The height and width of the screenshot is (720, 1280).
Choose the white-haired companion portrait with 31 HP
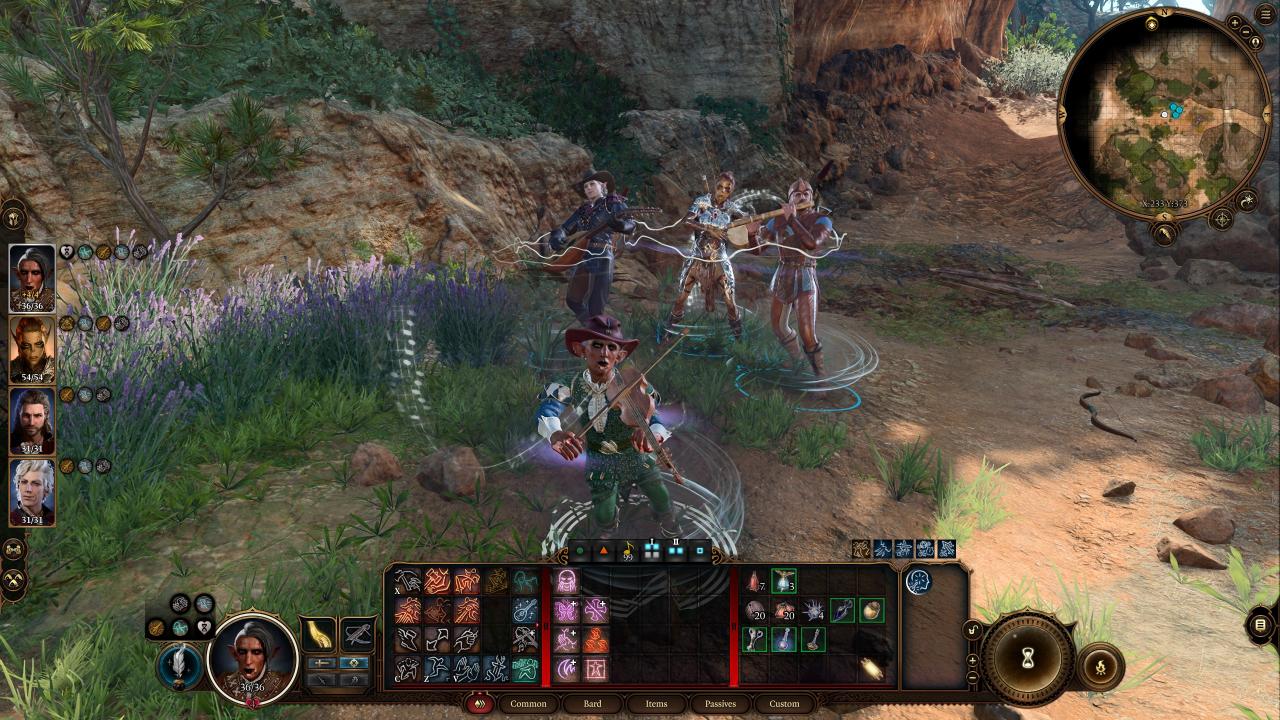32,492
